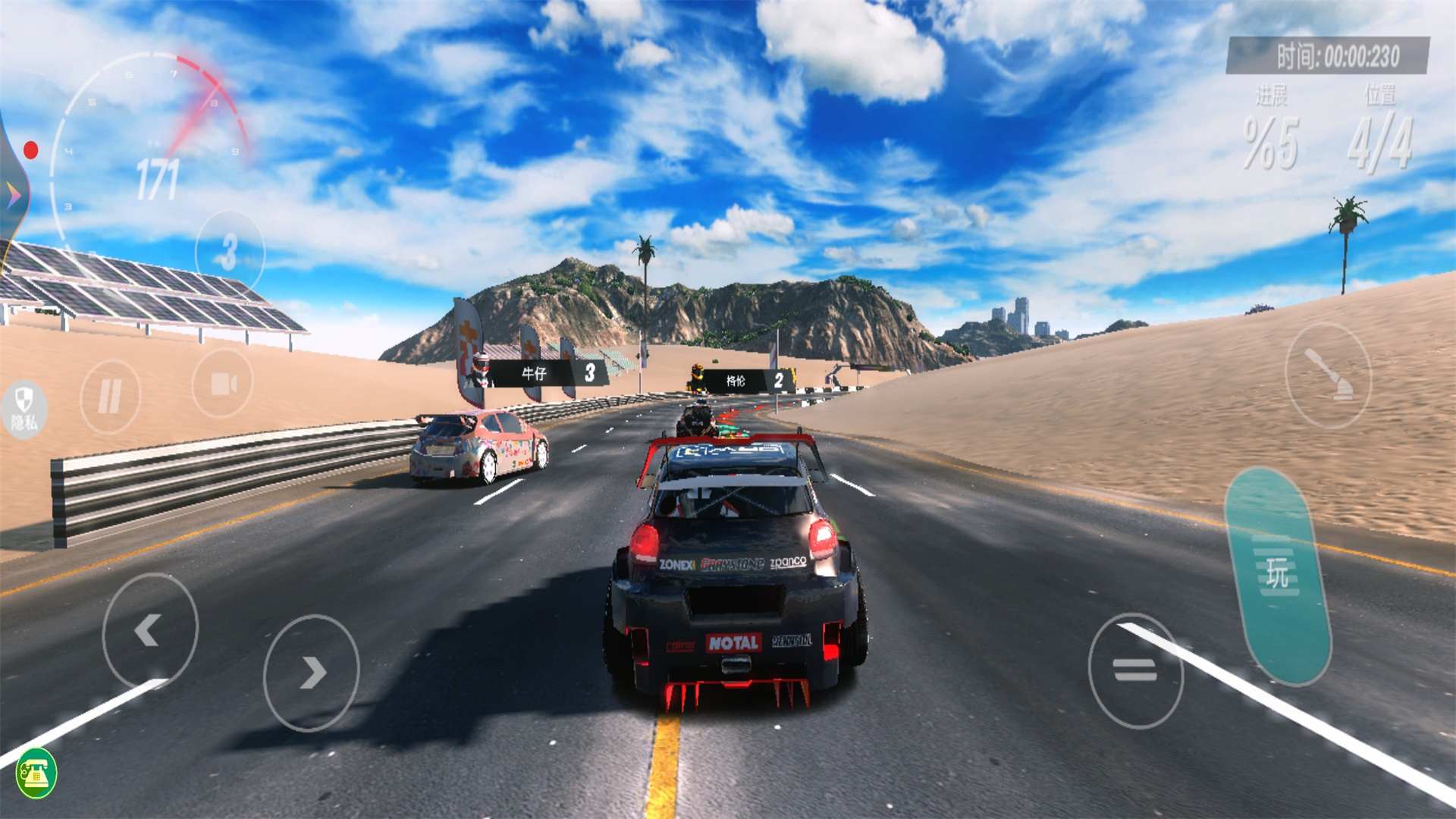The image size is (1456, 819).
Task: Pause the race
Action: point(110,396)
